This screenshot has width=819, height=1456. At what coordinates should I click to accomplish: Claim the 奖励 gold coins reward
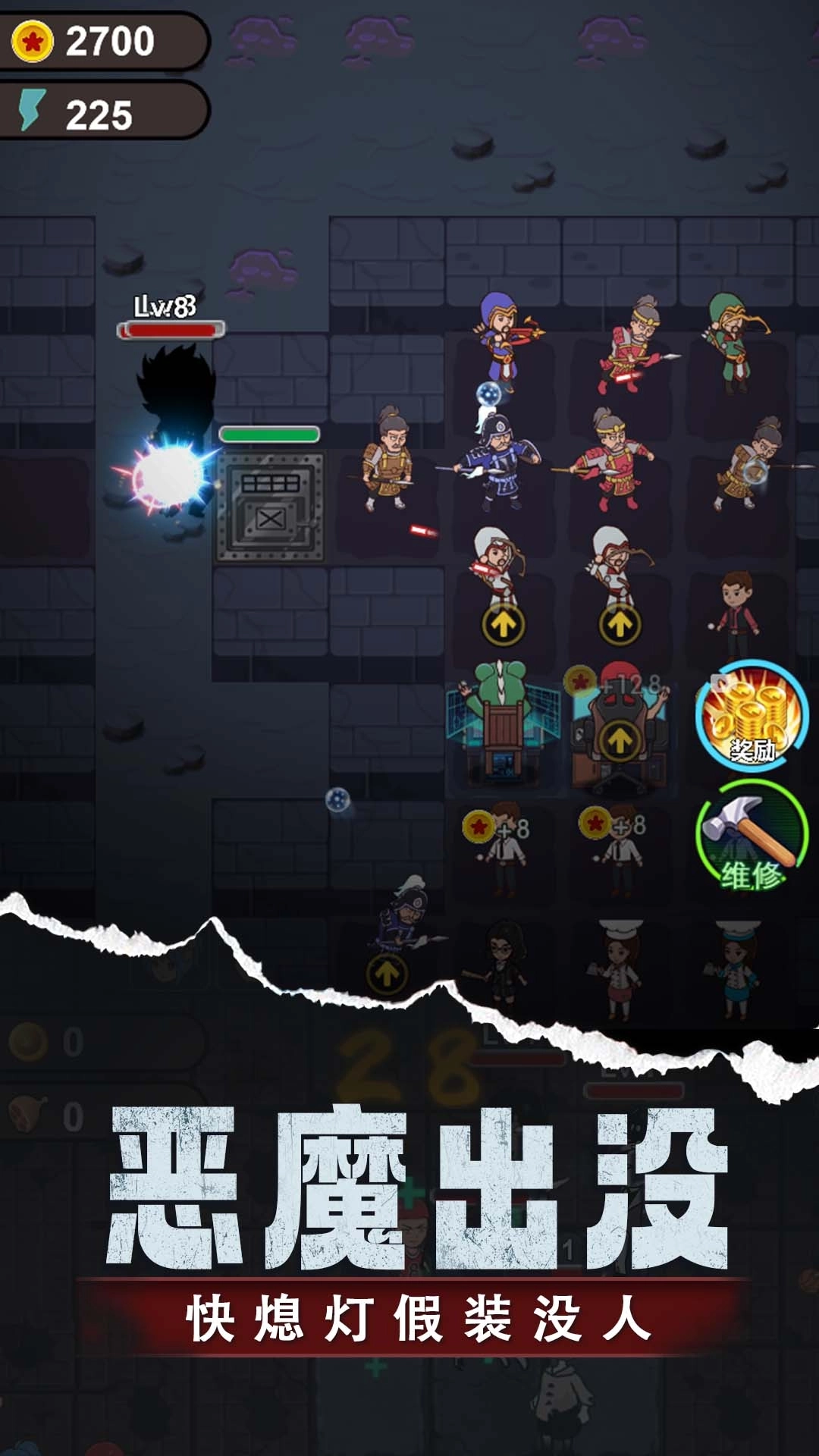click(x=752, y=717)
